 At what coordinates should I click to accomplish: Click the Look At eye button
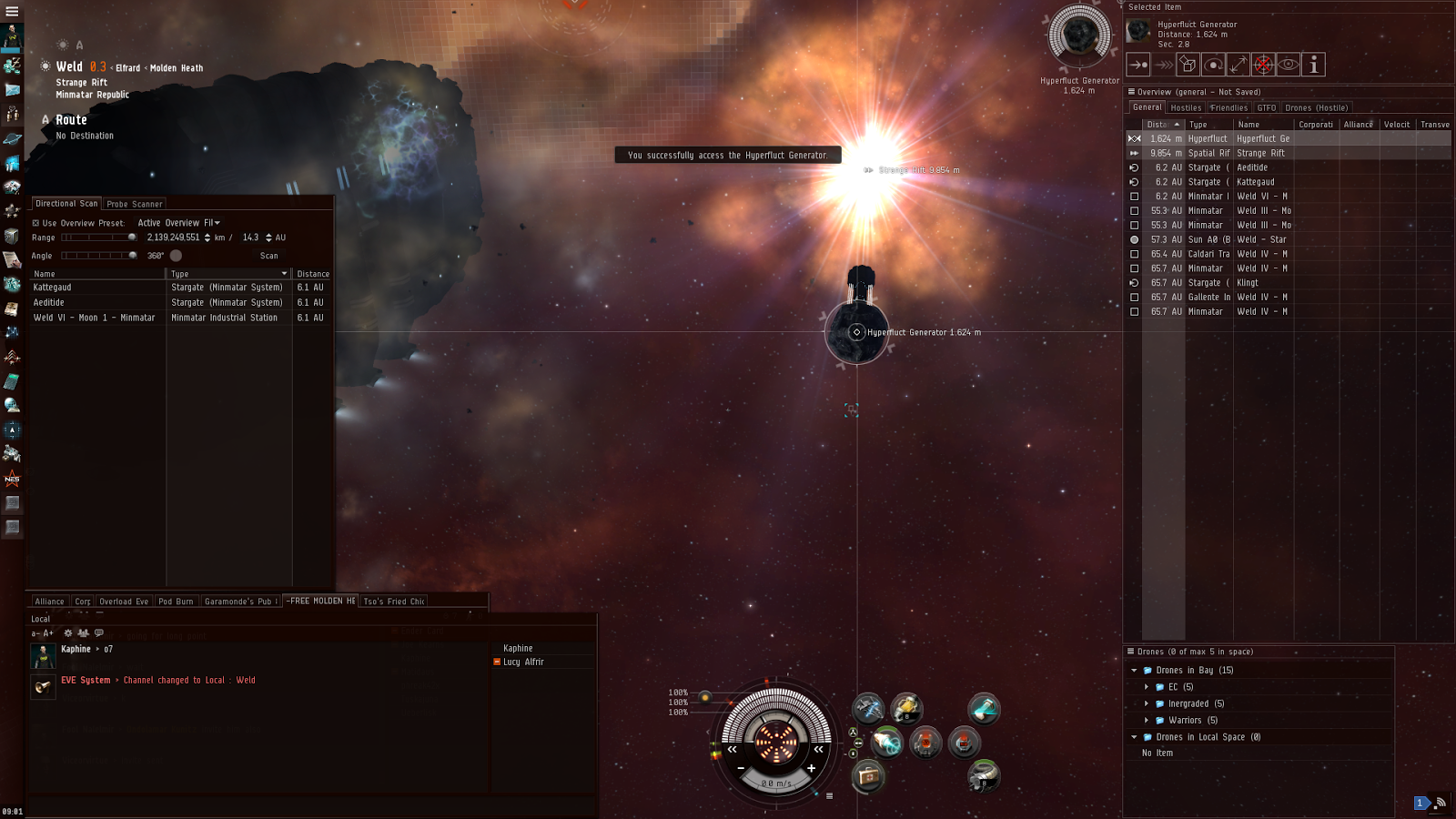(x=1288, y=65)
